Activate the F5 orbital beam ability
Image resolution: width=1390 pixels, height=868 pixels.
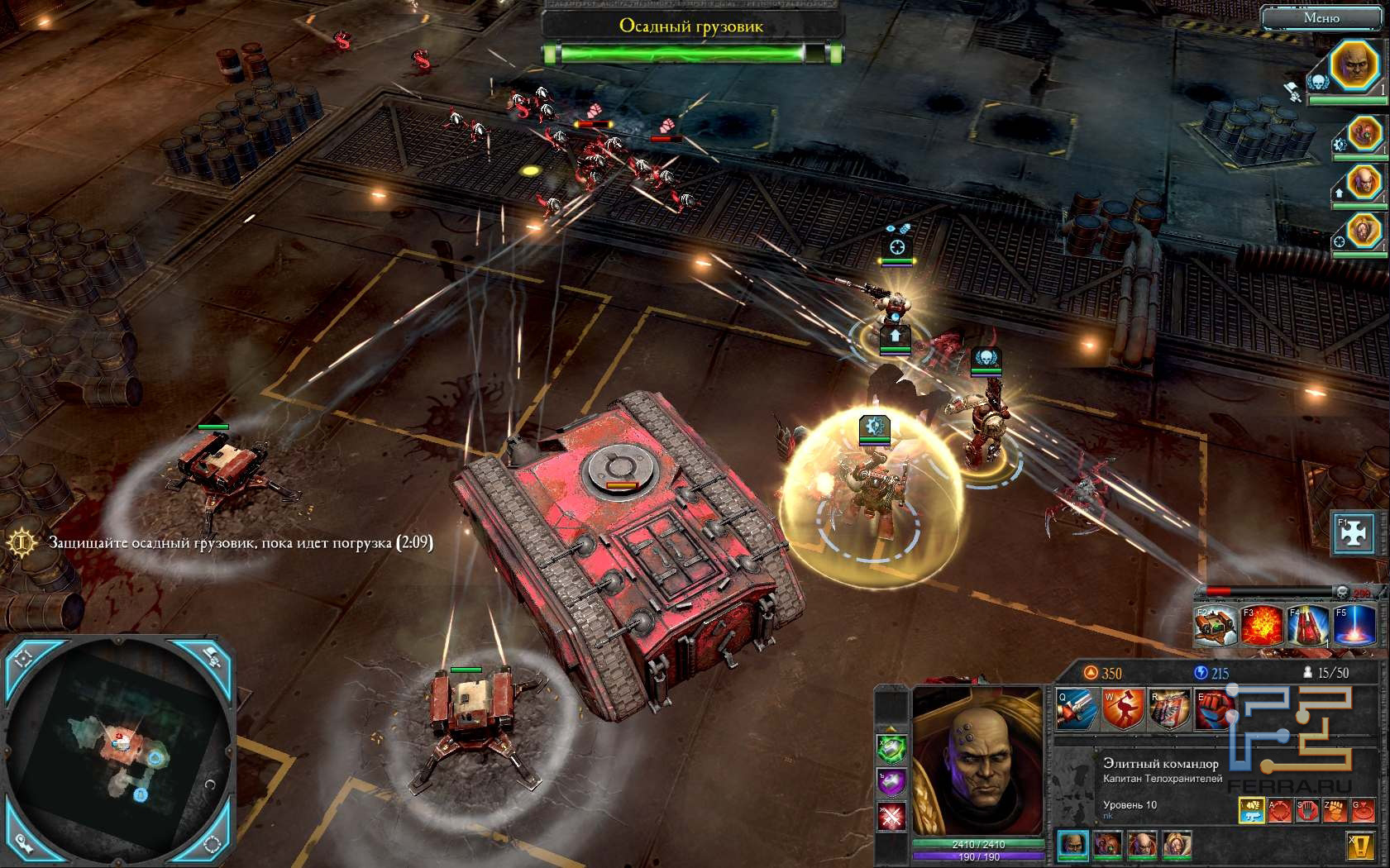[1353, 625]
